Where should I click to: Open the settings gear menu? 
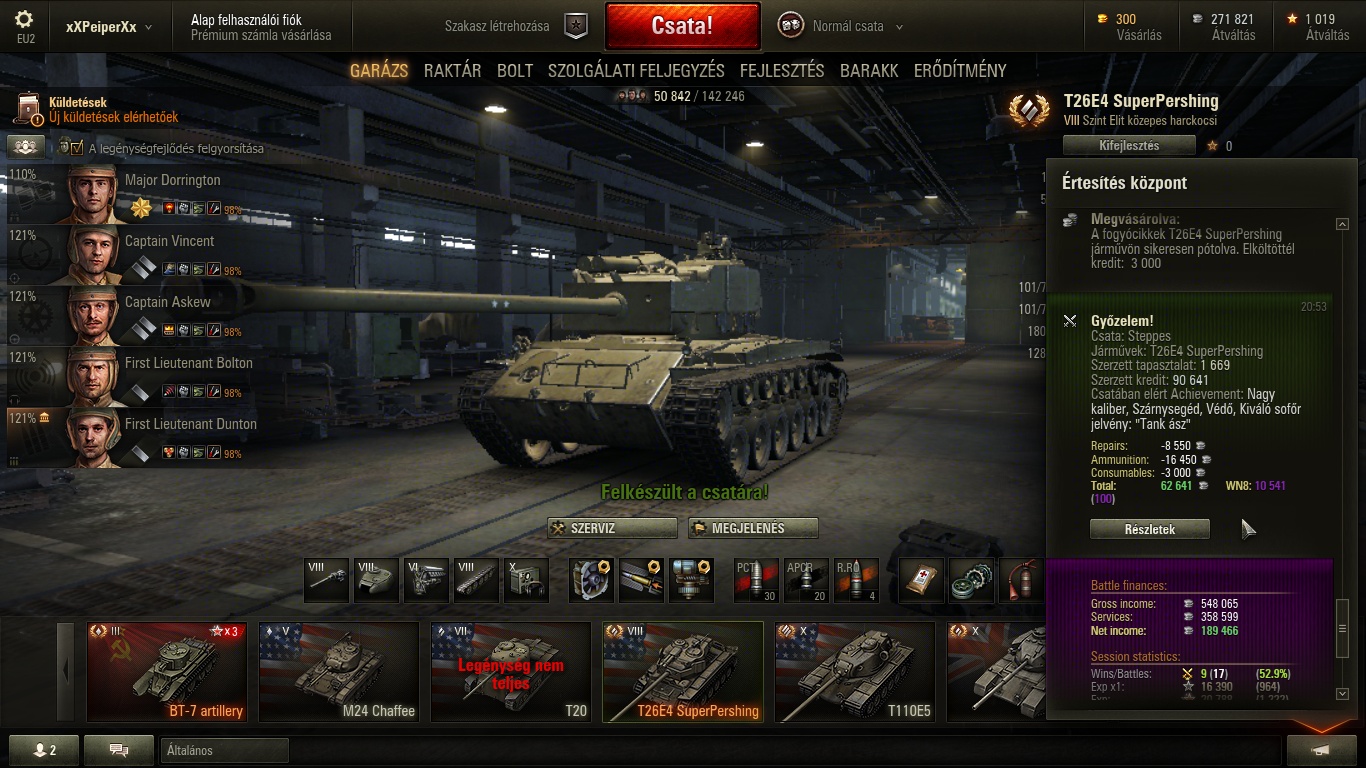(25, 19)
